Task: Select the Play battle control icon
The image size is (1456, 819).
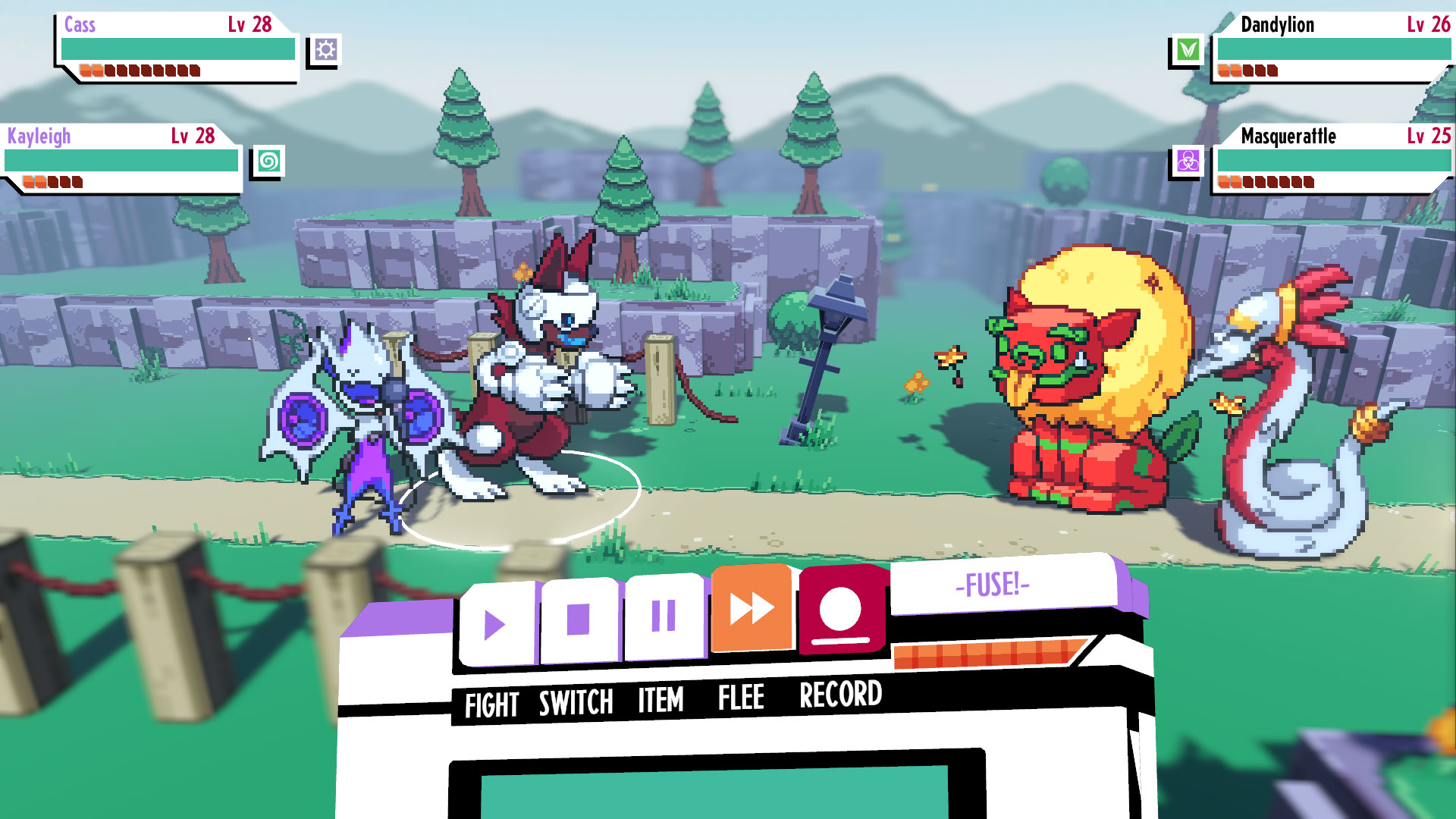Action: tap(497, 623)
